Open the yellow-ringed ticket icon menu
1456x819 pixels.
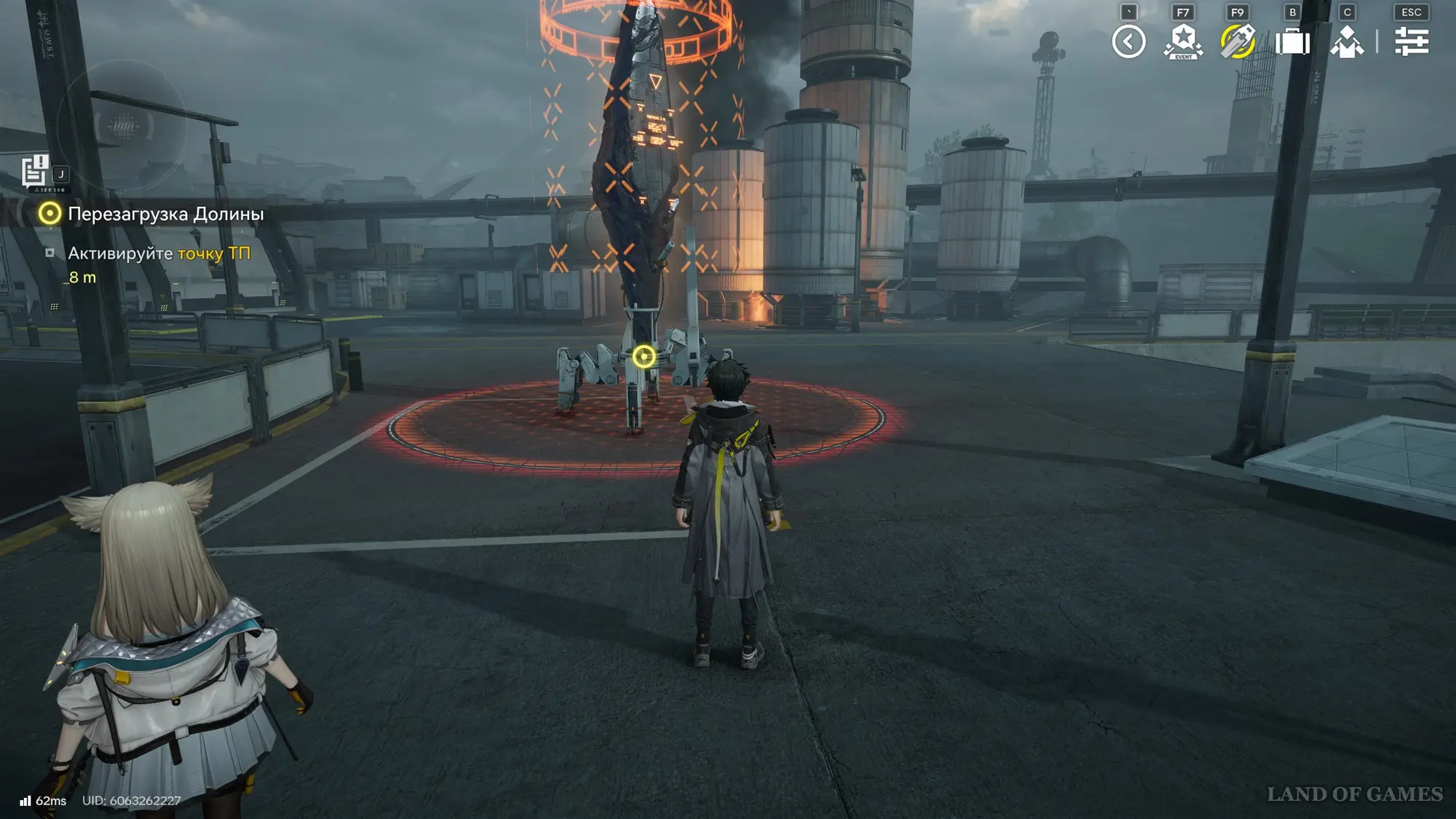(x=1238, y=41)
